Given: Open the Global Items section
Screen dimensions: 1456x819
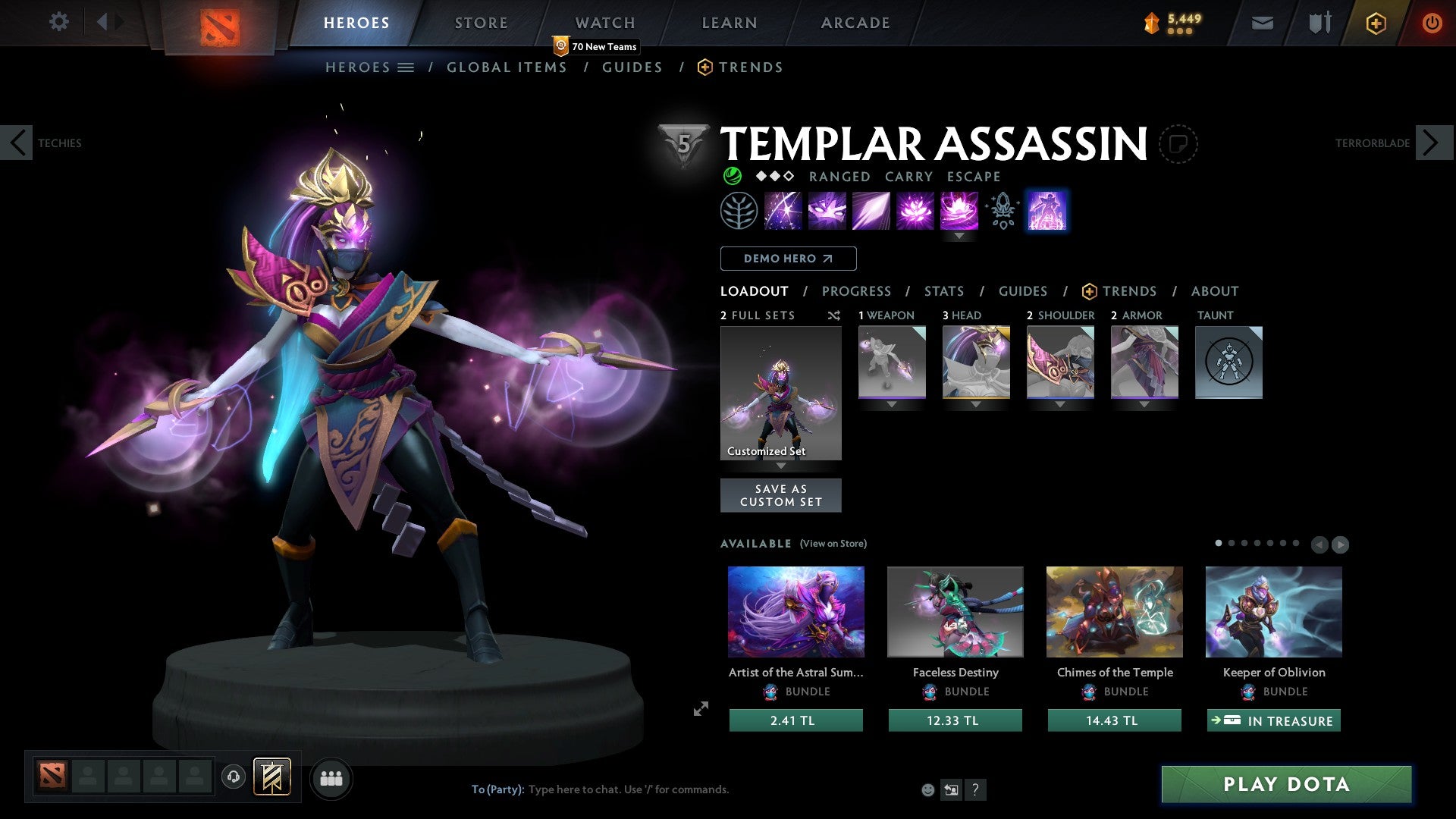Looking at the screenshot, I should point(507,67).
